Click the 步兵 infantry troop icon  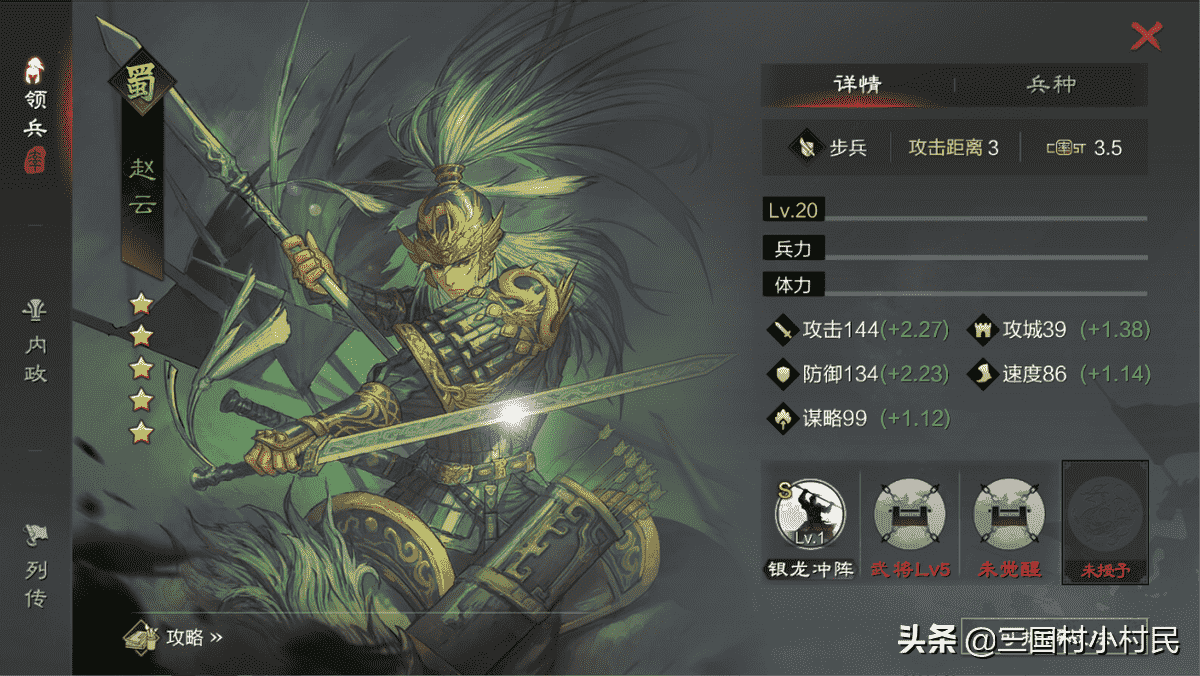tap(804, 148)
